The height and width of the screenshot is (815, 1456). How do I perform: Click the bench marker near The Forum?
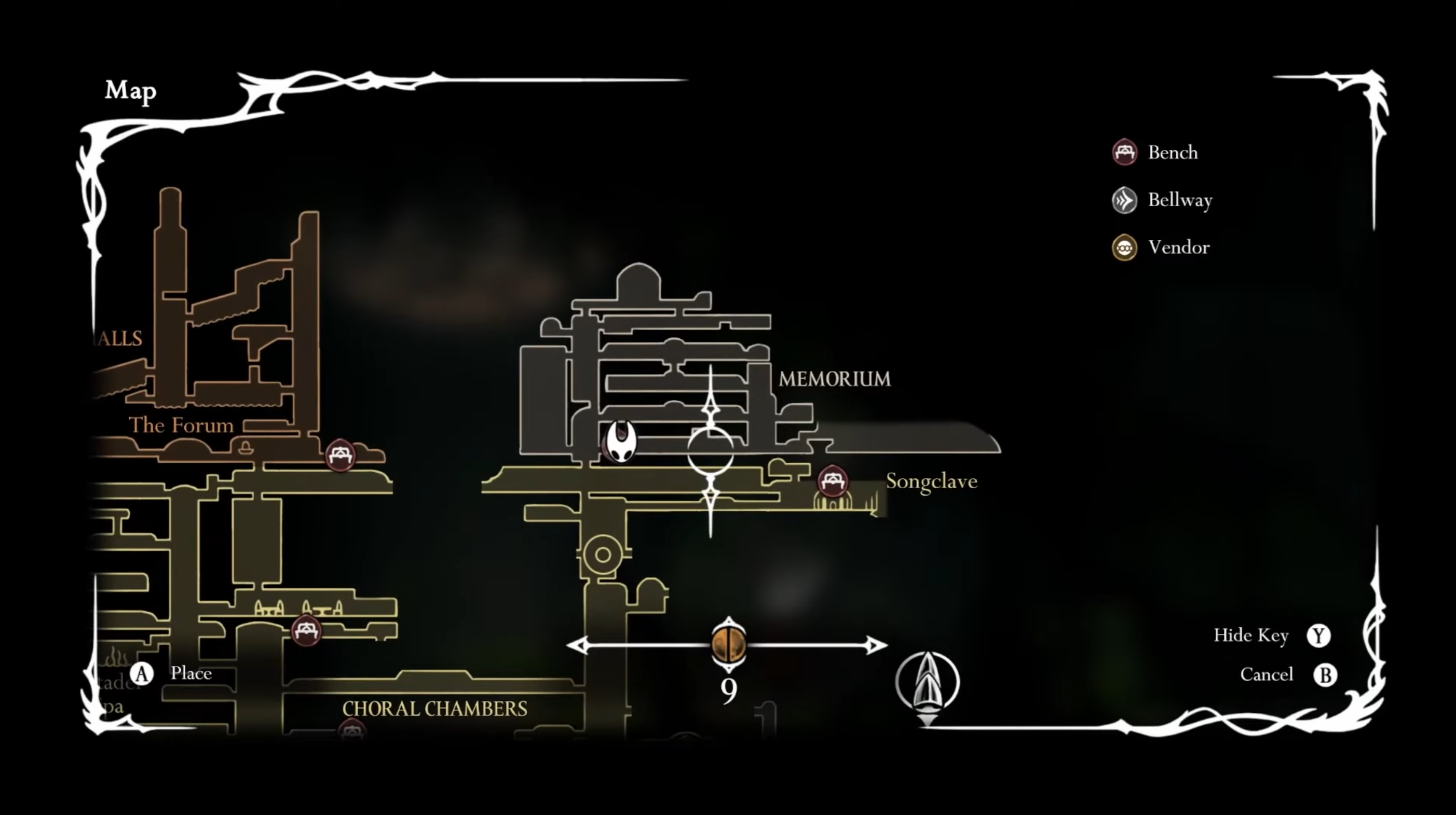pos(341,455)
